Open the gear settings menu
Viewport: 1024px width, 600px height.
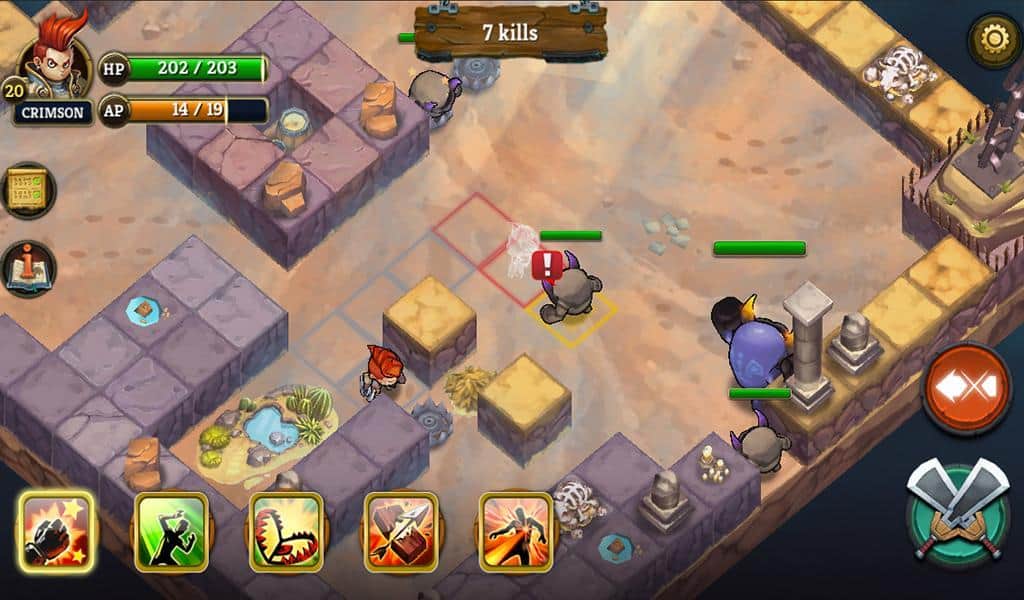[x=993, y=40]
